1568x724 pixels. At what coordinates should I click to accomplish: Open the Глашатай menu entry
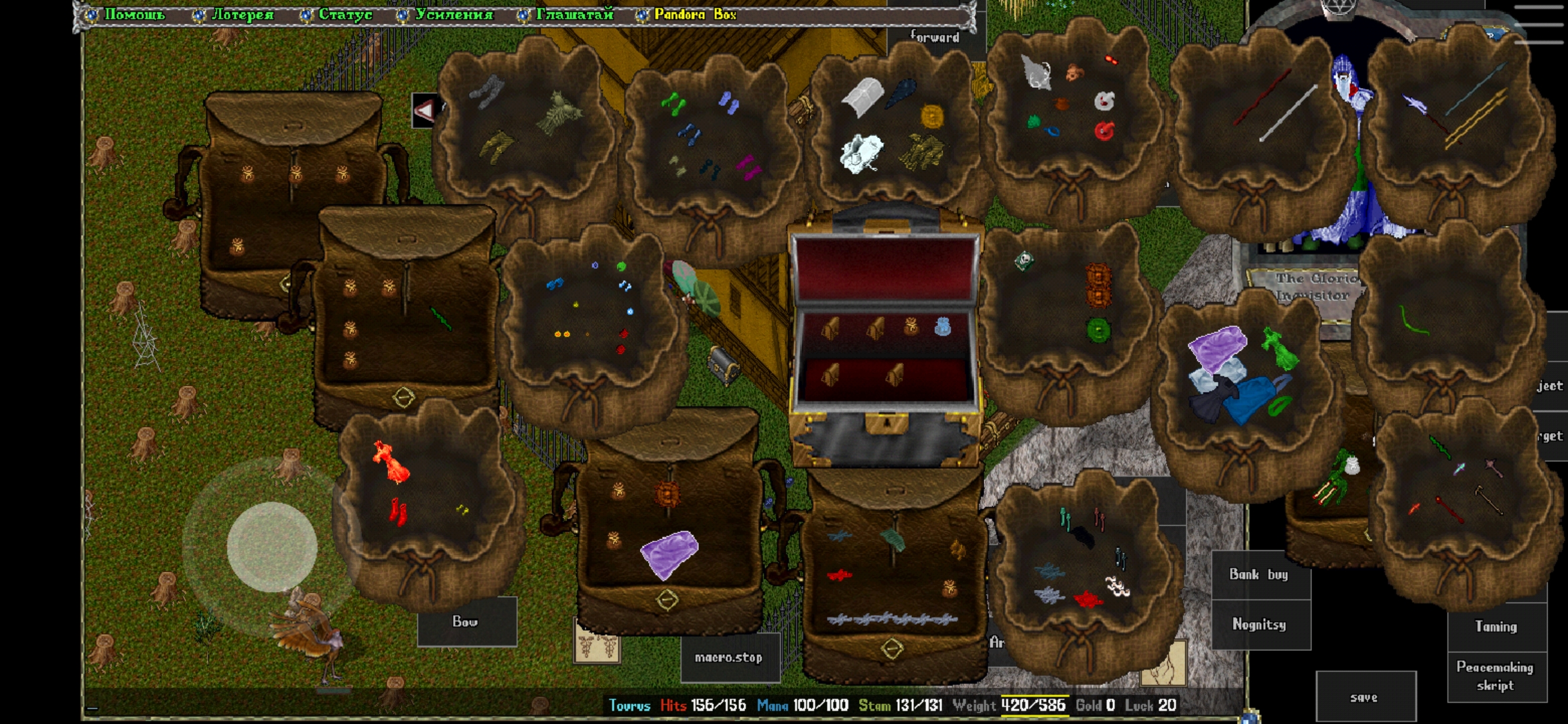(x=574, y=14)
